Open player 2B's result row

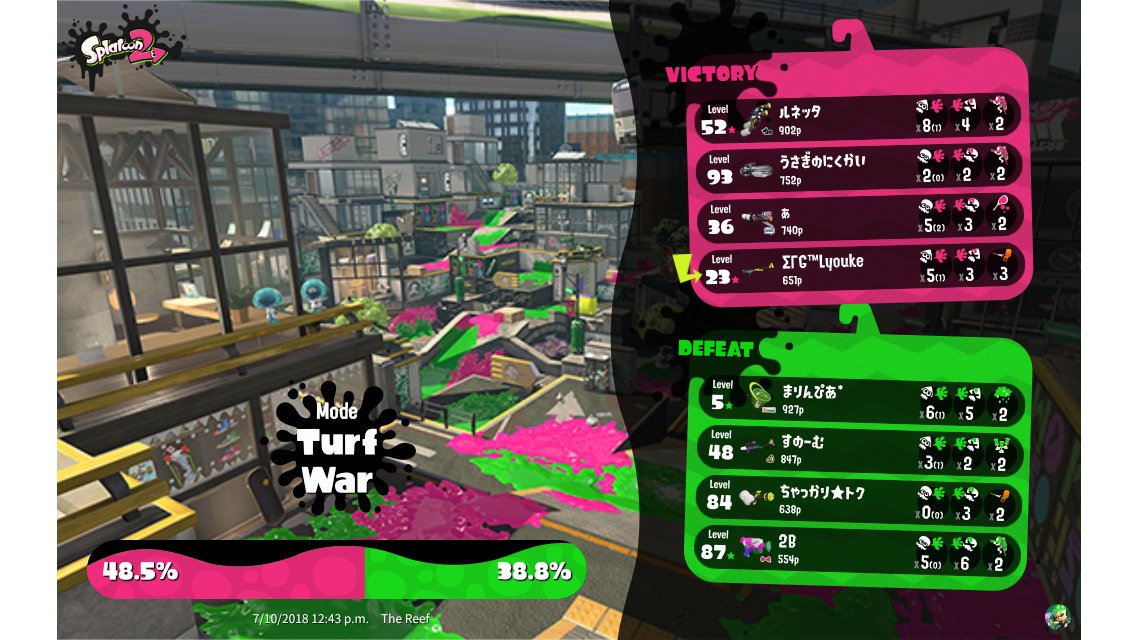pyautogui.click(x=858, y=552)
